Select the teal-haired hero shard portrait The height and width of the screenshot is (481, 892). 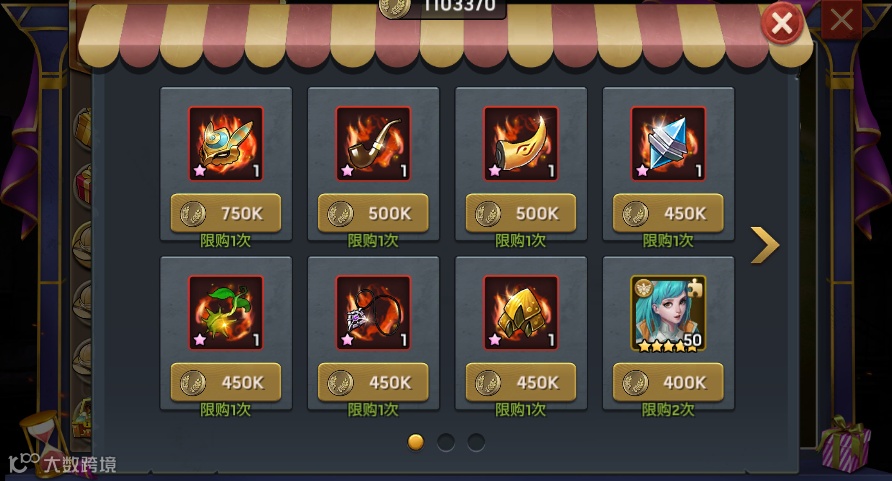[668, 313]
